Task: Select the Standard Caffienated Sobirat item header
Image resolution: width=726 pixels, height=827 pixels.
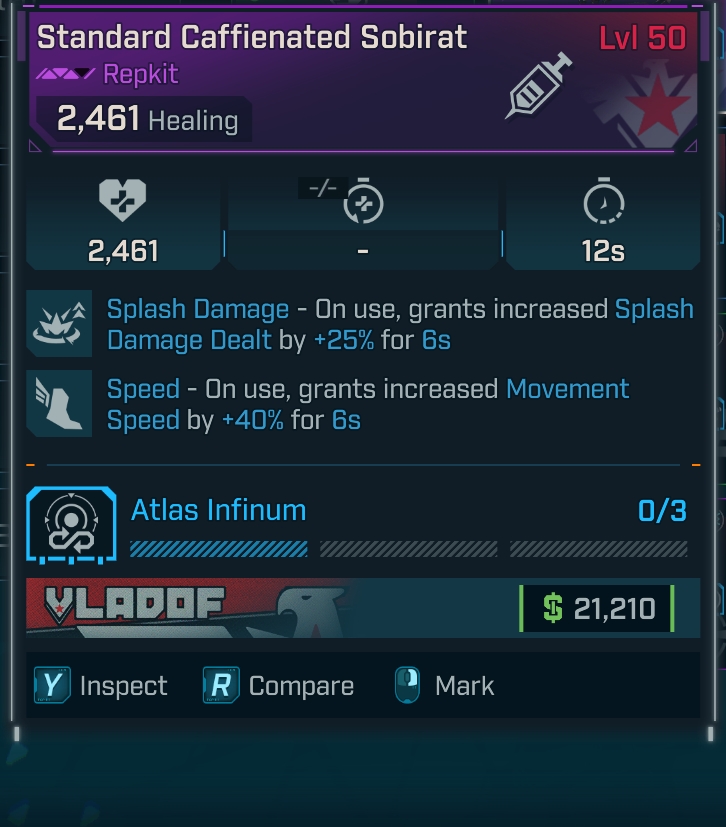Action: pos(252,38)
